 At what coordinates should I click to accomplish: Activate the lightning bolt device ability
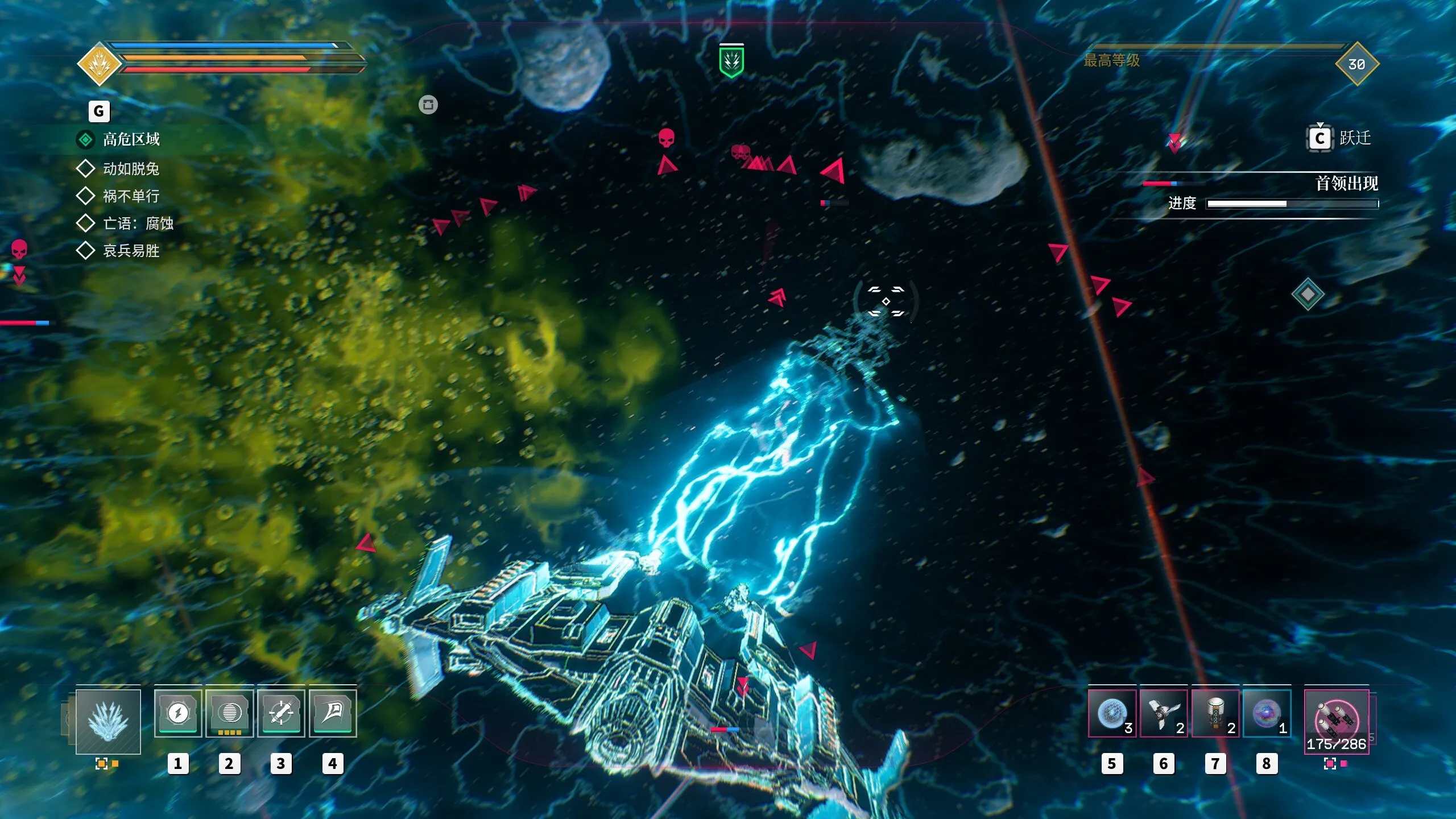pos(178,713)
